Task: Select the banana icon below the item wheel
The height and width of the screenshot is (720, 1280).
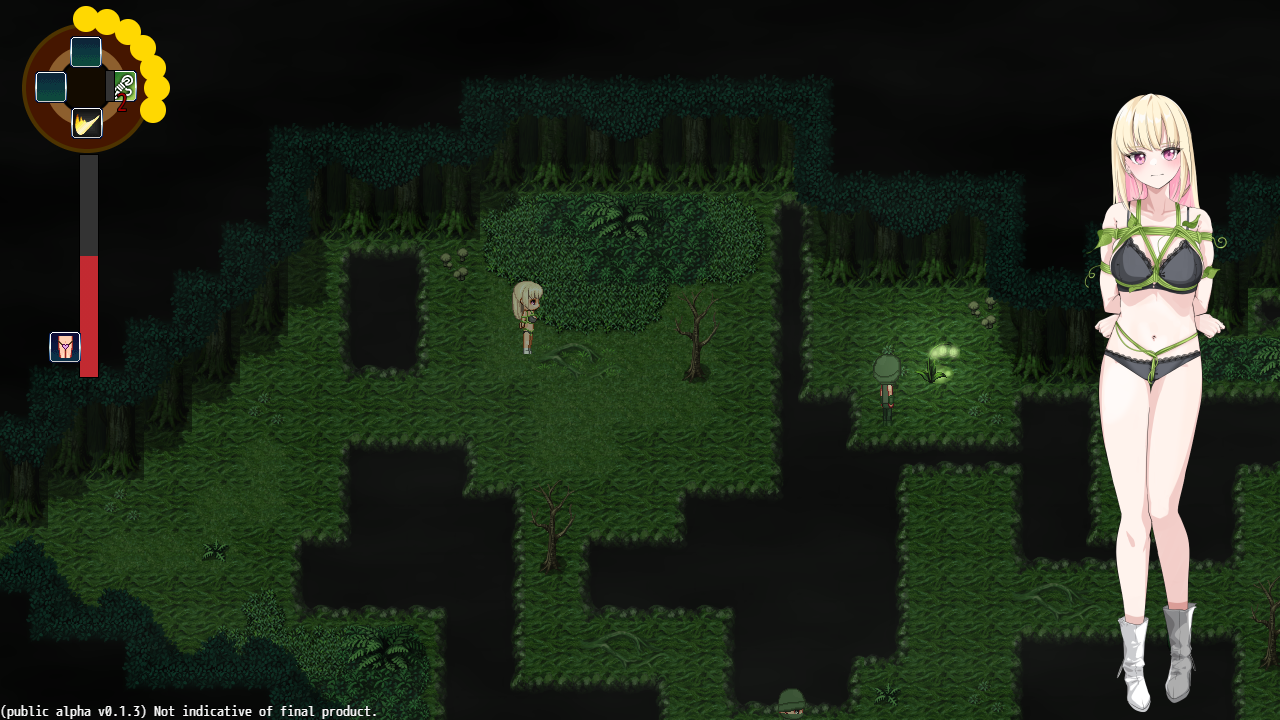Action: click(x=86, y=123)
